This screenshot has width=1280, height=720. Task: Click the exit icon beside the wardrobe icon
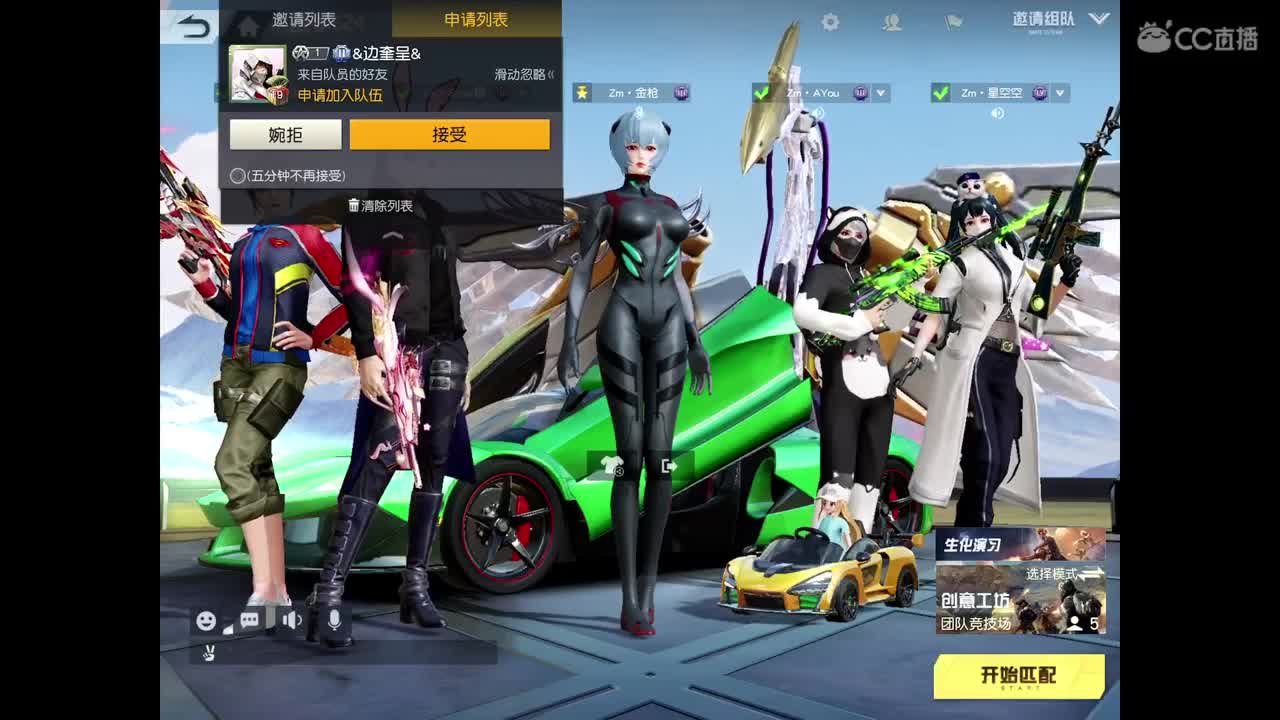tap(670, 463)
